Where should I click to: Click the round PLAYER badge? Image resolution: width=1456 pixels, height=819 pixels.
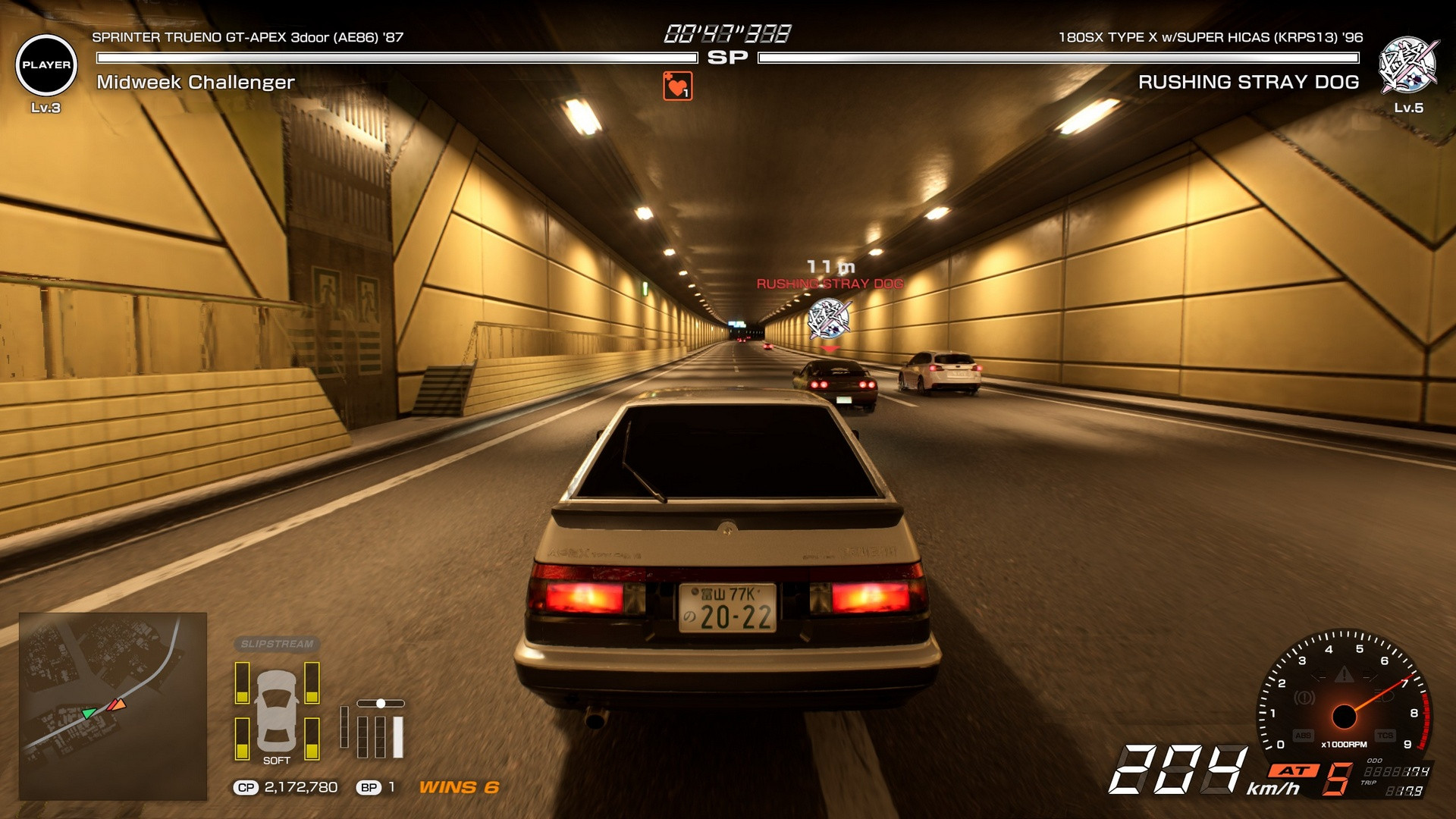click(46, 65)
